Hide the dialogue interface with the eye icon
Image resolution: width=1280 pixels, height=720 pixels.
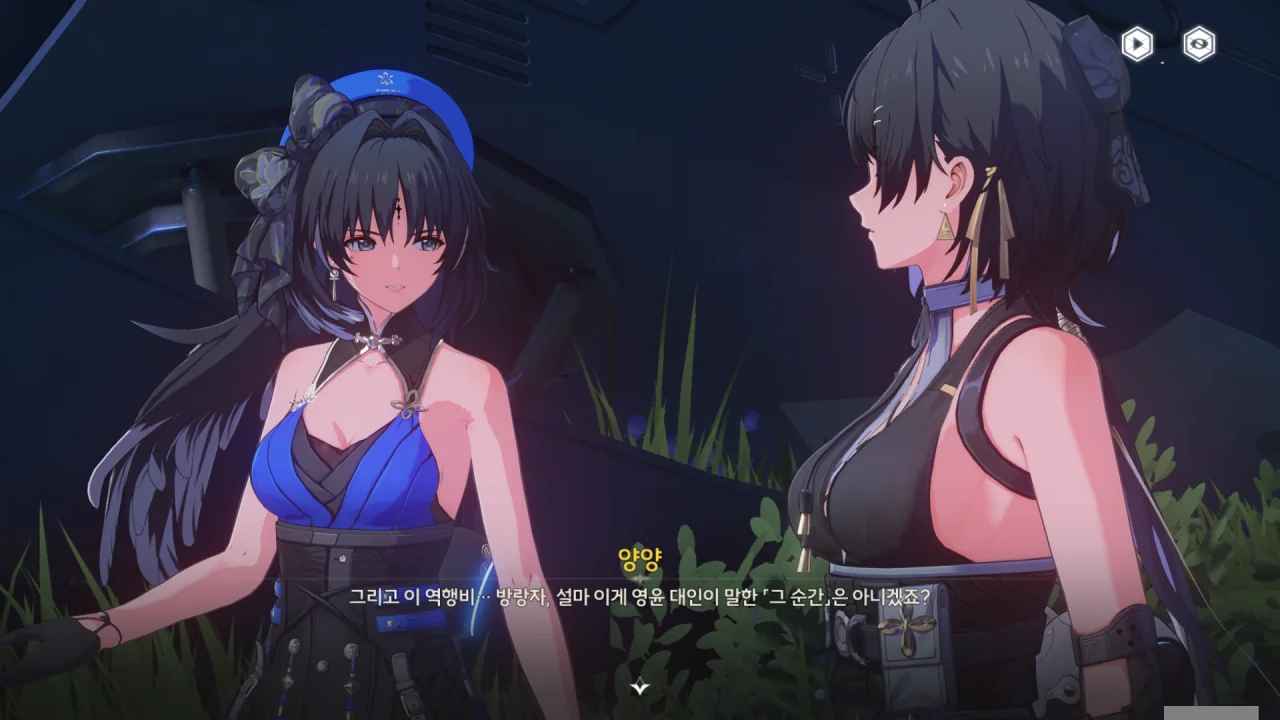tap(1199, 44)
